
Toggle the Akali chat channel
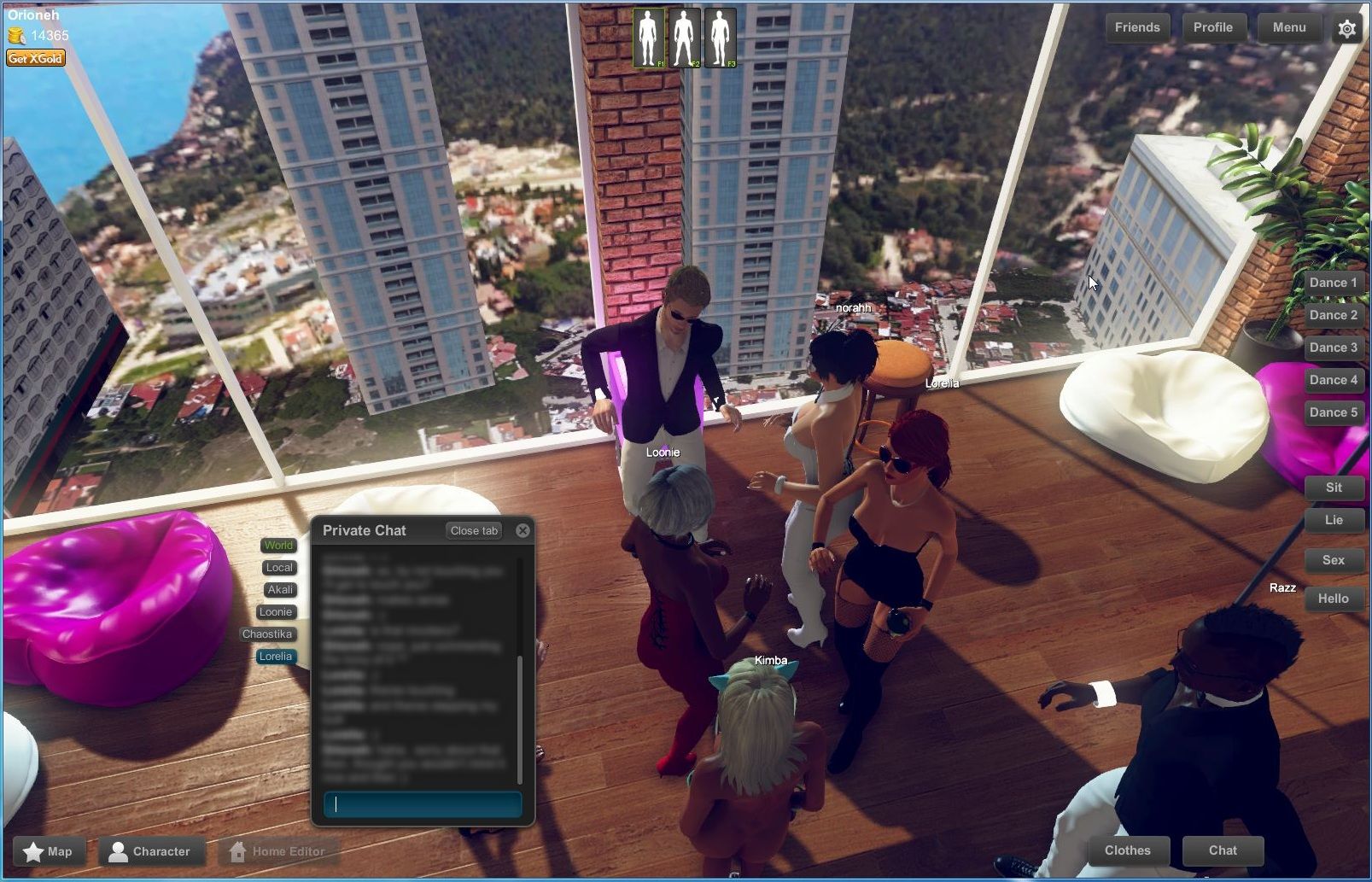[x=279, y=589]
